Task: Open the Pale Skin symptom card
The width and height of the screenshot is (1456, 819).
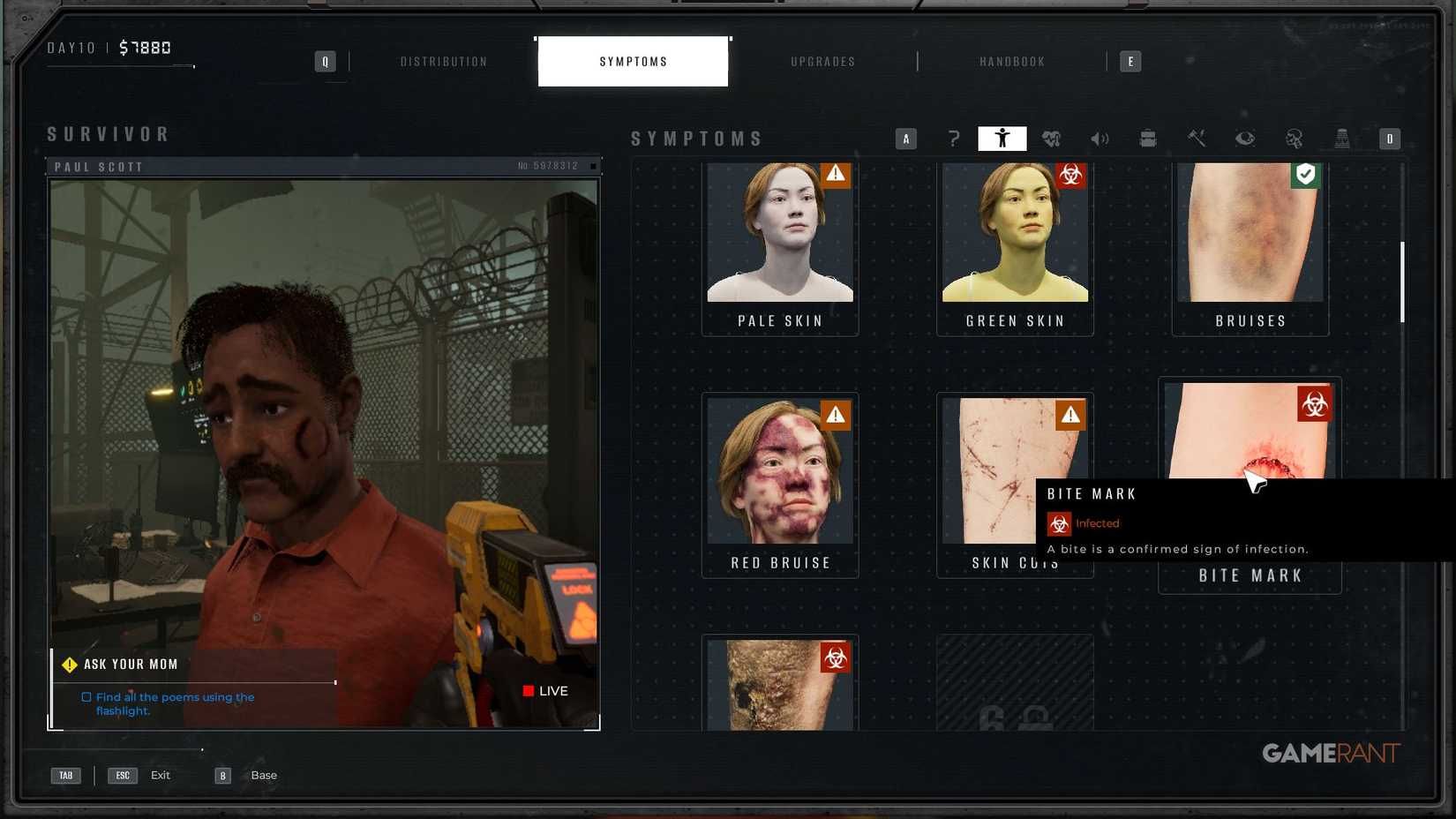Action: pyautogui.click(x=780, y=247)
